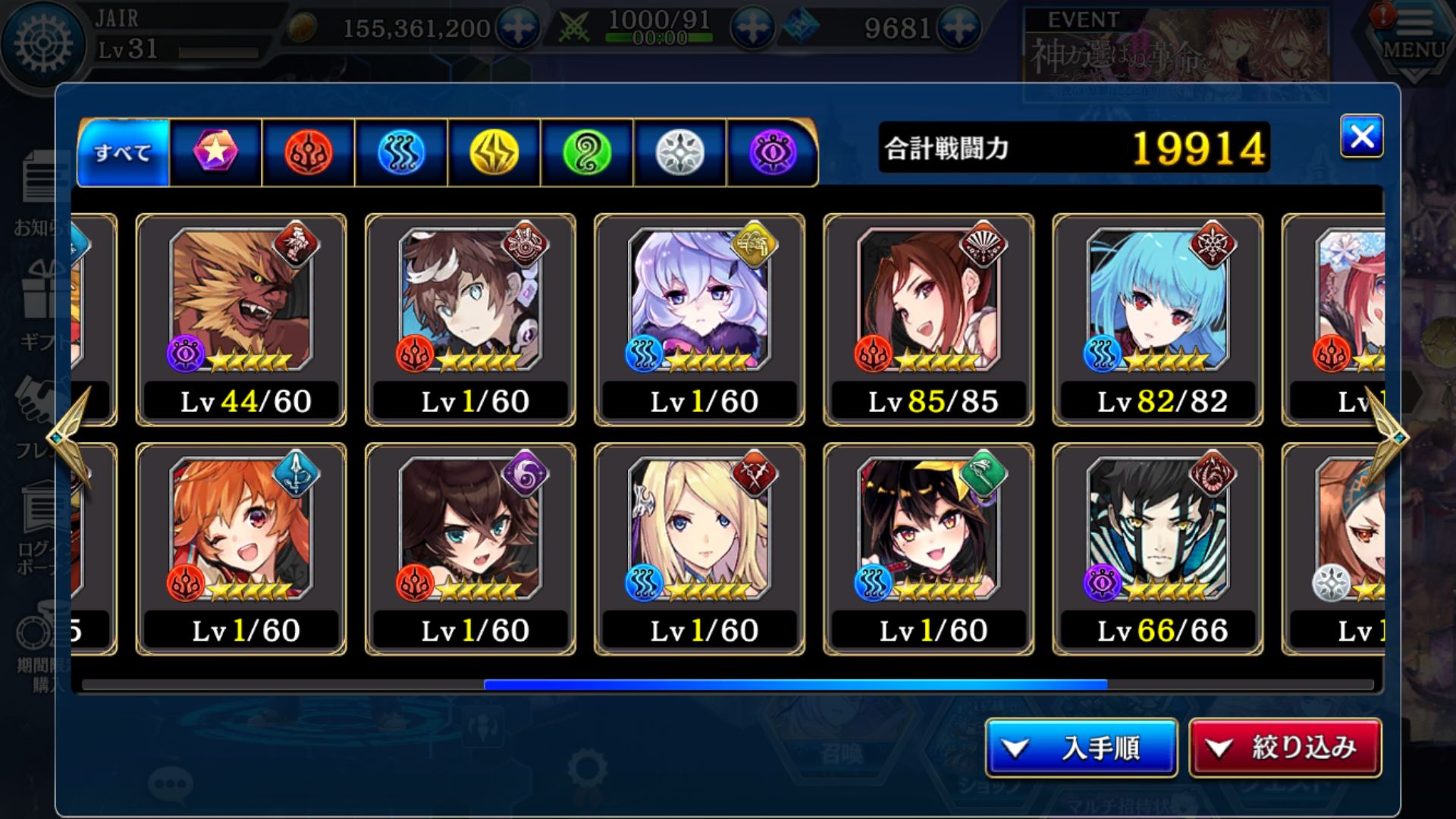1456x819 pixels.
Task: Filter by the blue water element tab
Action: click(x=401, y=152)
